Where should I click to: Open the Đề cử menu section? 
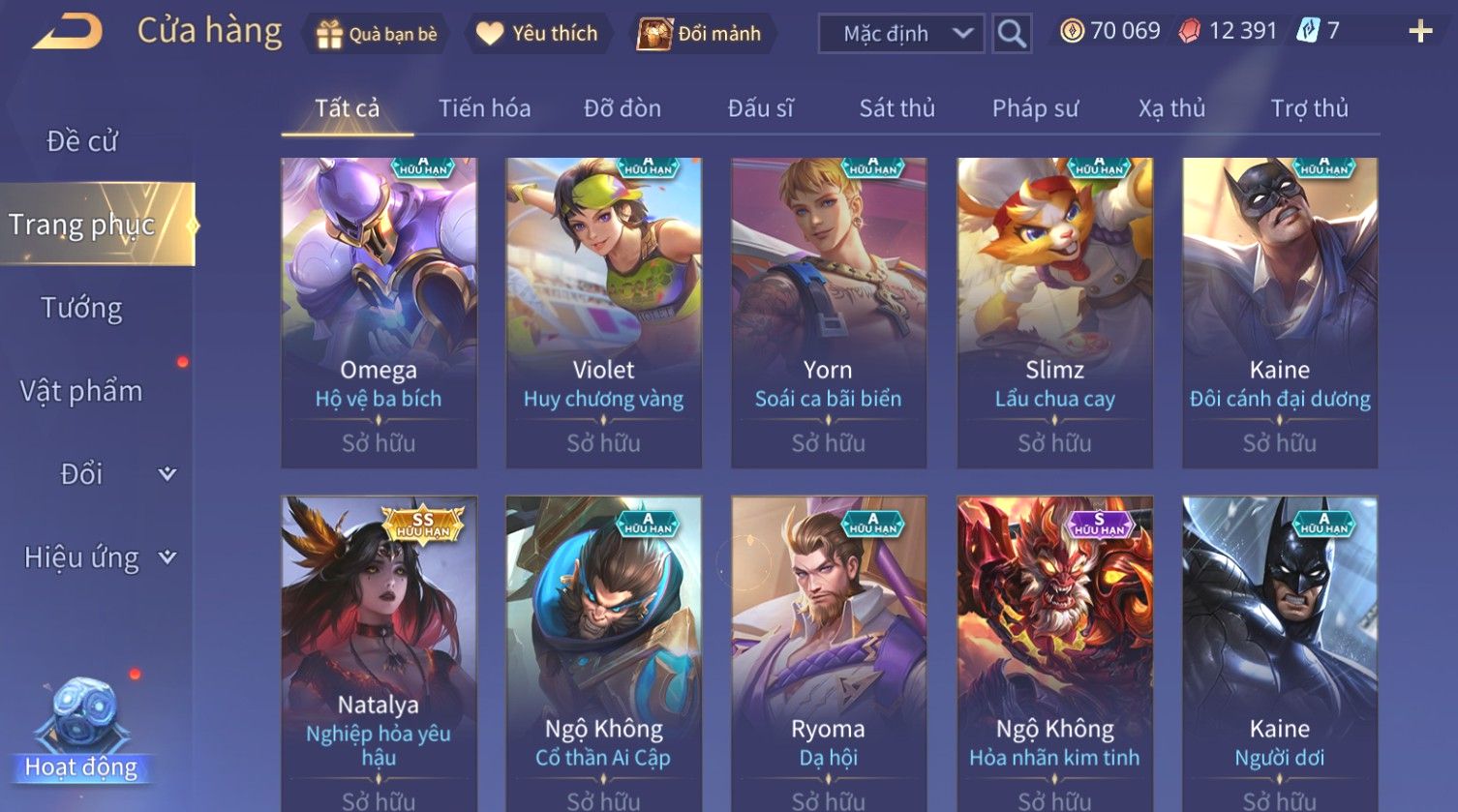coord(82,141)
